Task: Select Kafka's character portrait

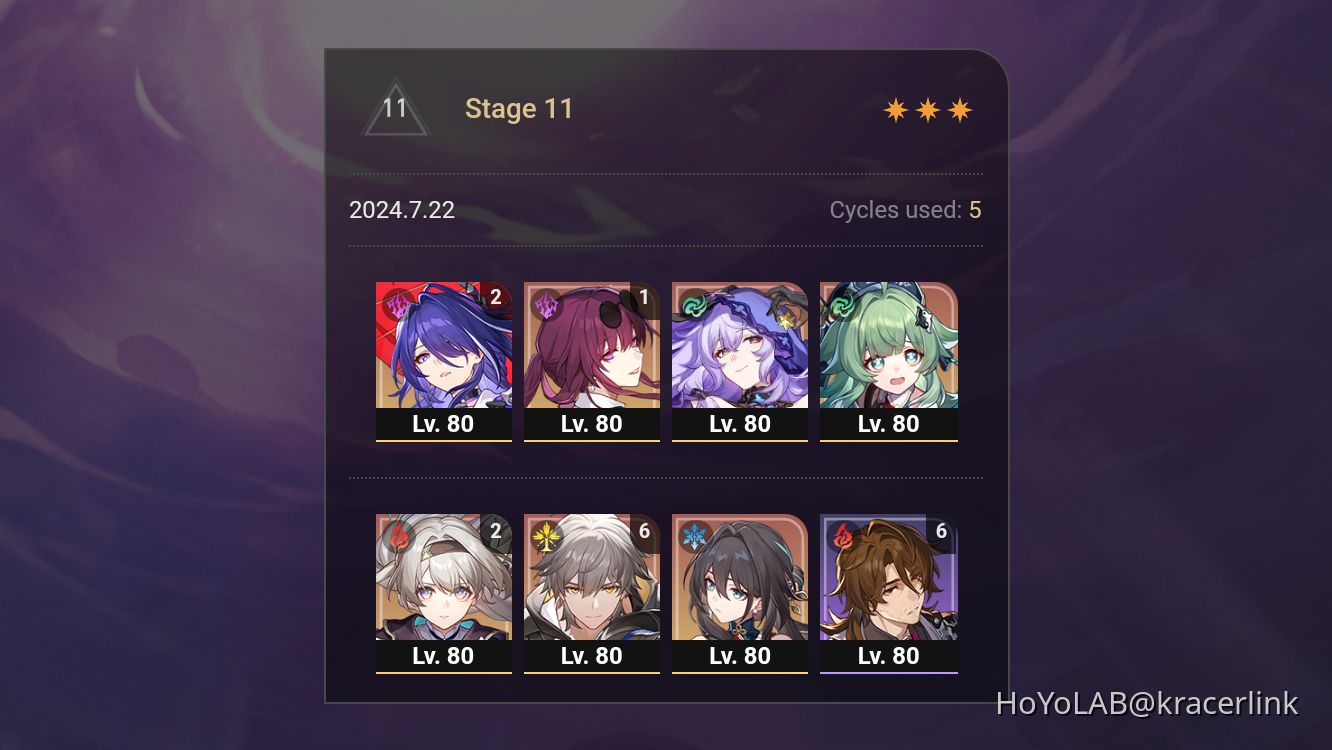Action: (x=592, y=345)
